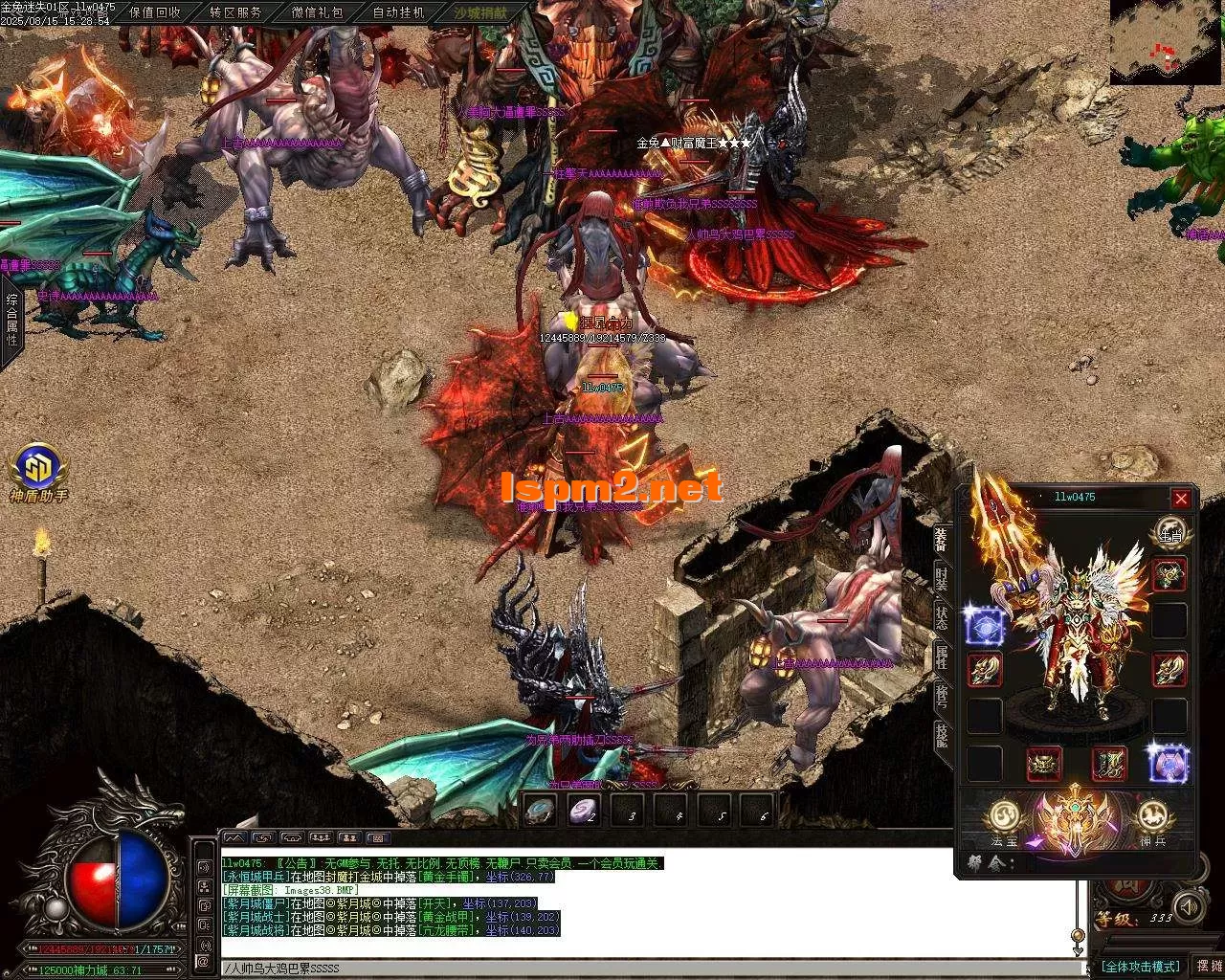Image resolution: width=1225 pixels, height=980 pixels.
Task: Switch to the 时装 fashion tab
Action: click(942, 580)
